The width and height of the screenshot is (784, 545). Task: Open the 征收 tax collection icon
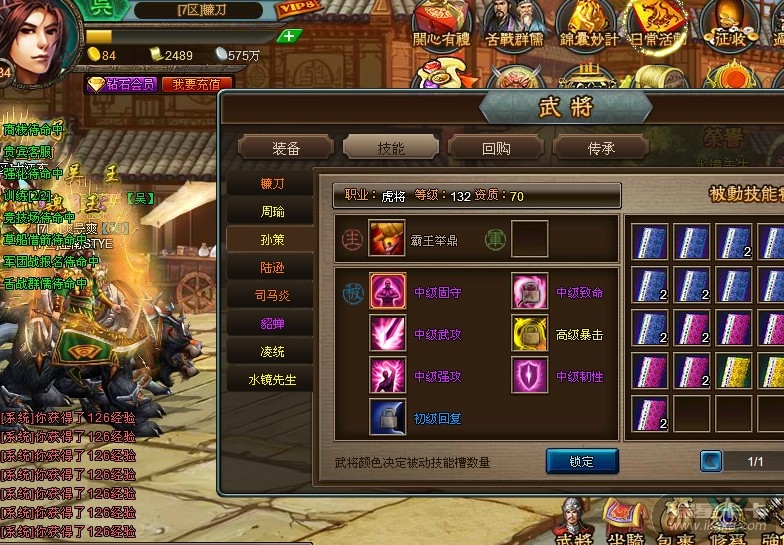tap(730, 22)
